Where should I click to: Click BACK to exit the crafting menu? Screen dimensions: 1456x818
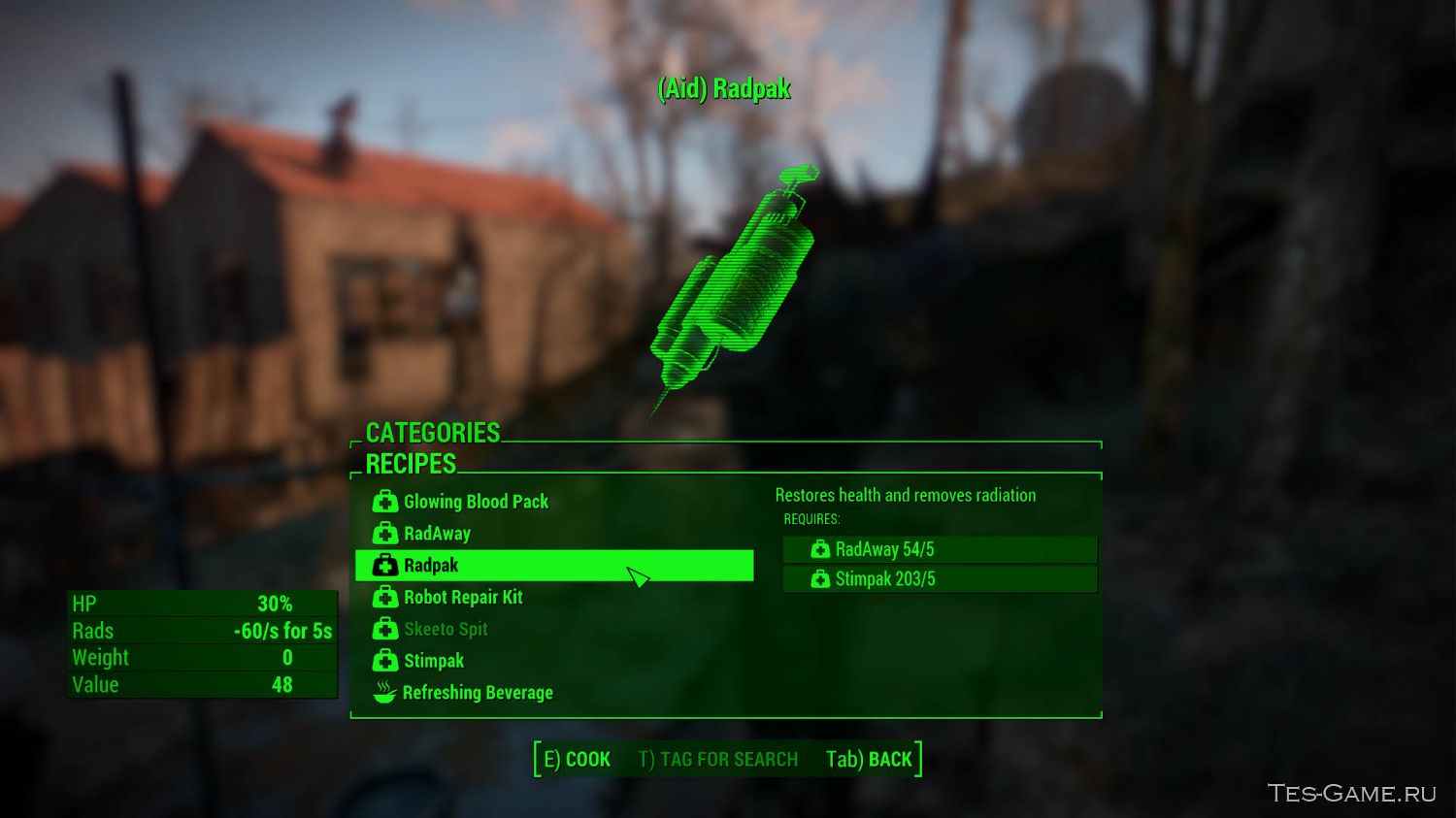pyautogui.click(x=869, y=759)
